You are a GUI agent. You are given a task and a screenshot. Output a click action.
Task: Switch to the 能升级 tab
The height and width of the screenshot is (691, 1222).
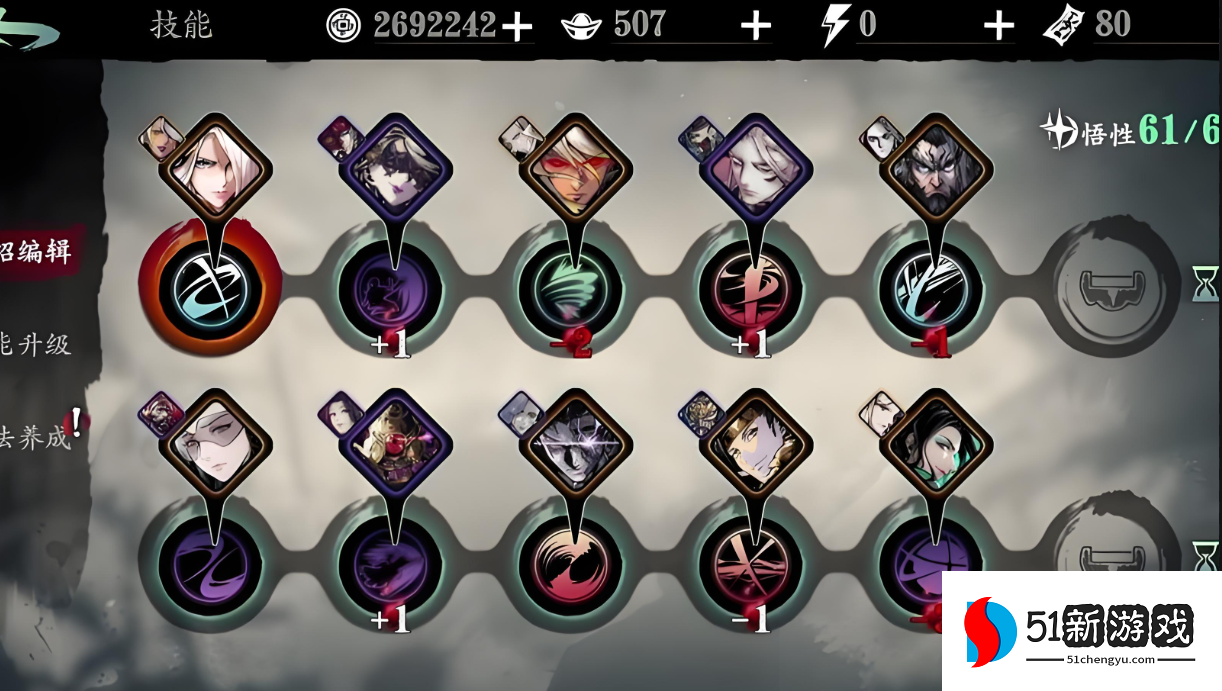(38, 345)
